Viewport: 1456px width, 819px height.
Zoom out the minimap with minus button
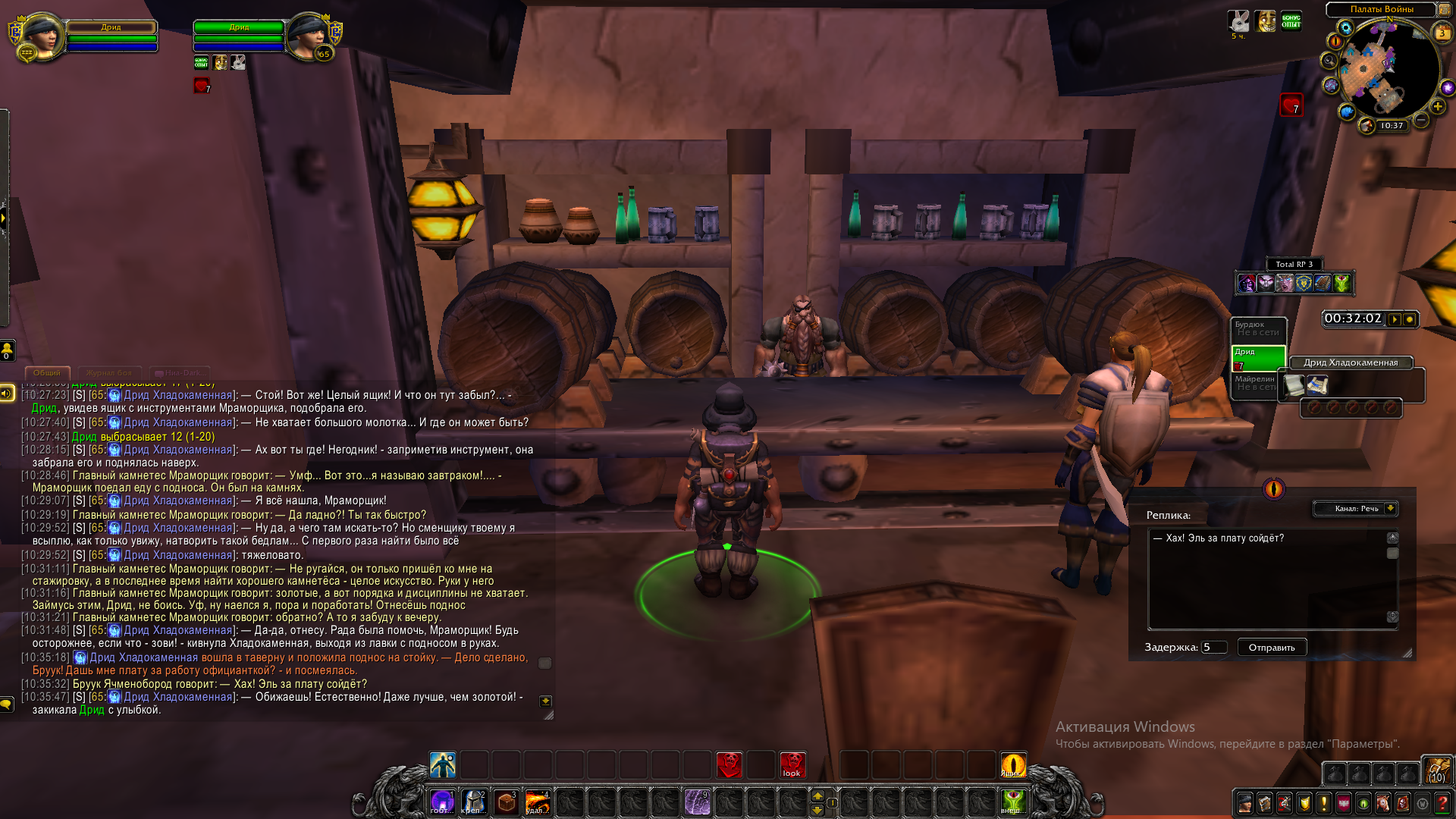(x=1422, y=120)
